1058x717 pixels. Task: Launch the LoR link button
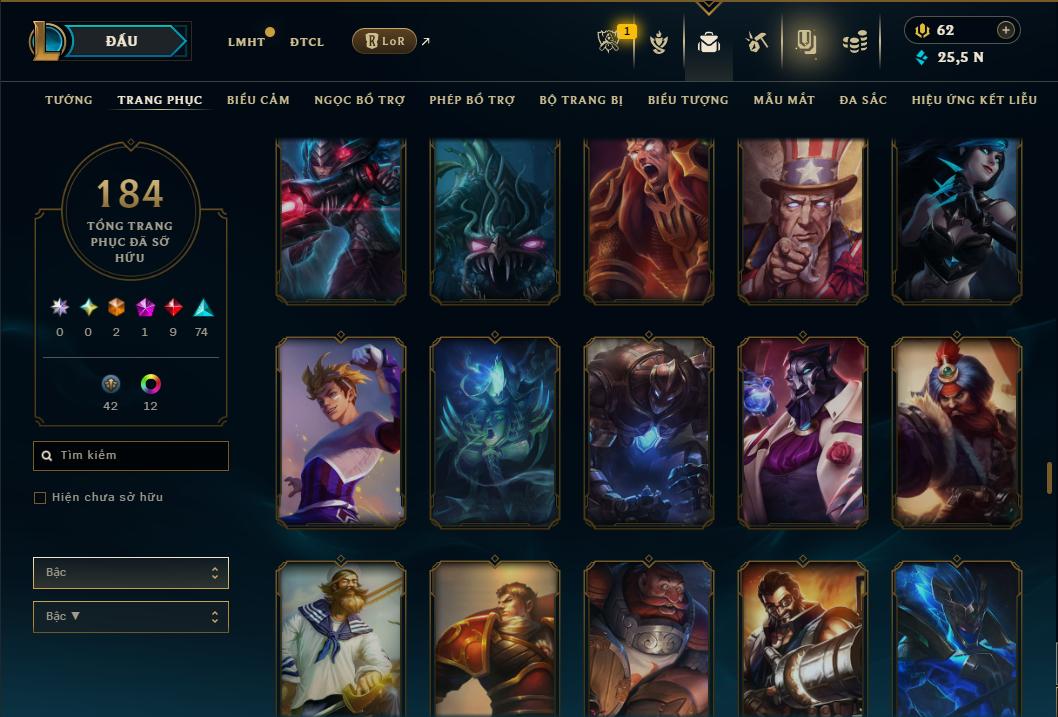click(384, 41)
